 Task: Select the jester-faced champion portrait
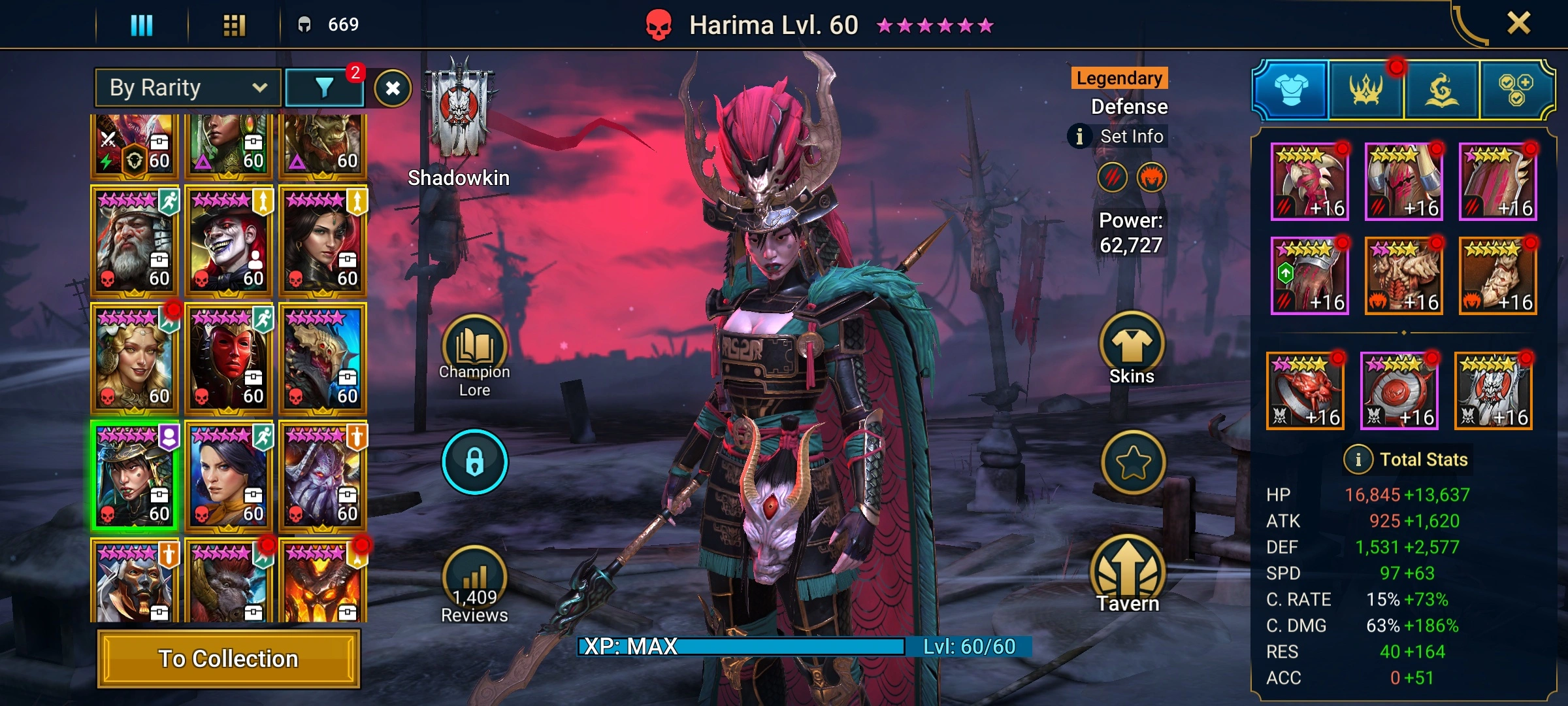[228, 240]
